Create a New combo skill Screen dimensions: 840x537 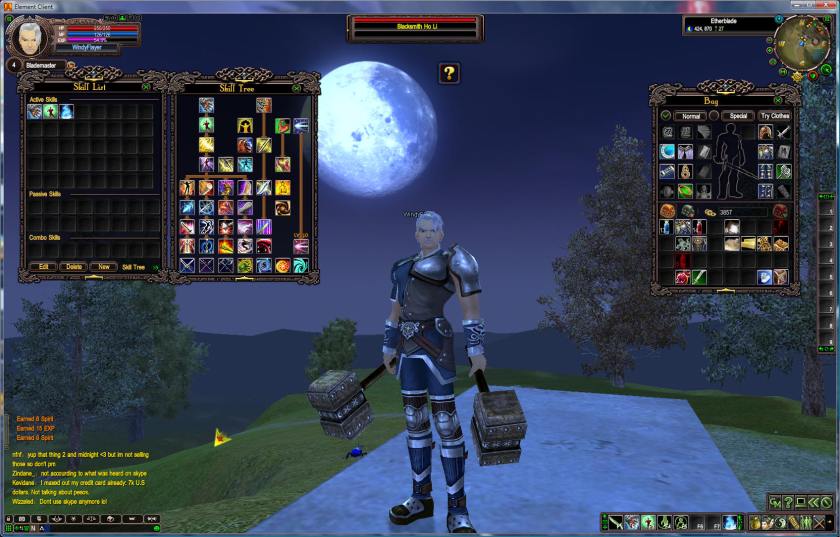[103, 267]
